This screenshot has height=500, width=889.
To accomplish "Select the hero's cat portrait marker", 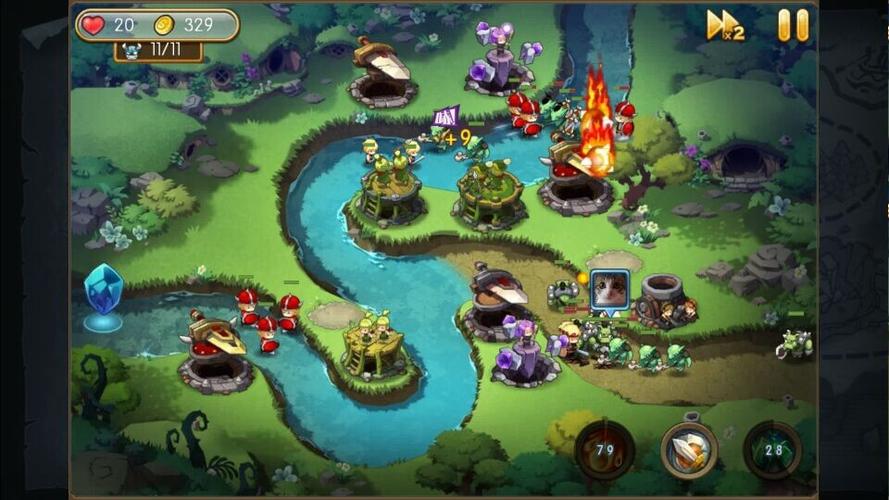I will point(609,290).
